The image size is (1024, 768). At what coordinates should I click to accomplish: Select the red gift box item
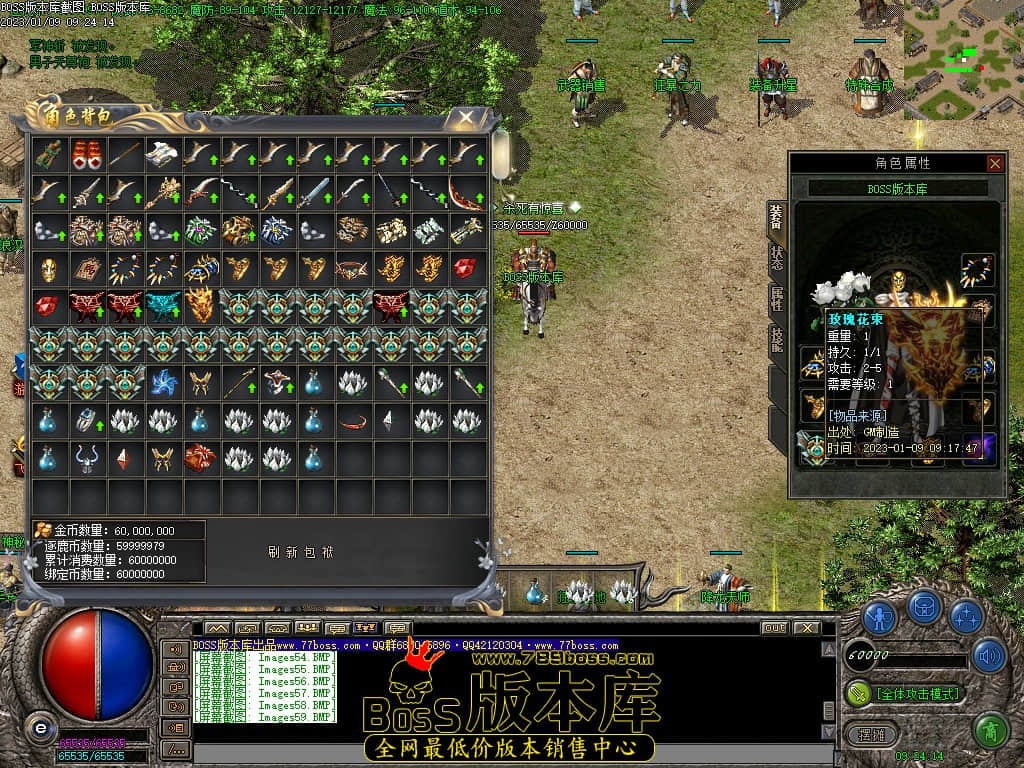point(87,154)
